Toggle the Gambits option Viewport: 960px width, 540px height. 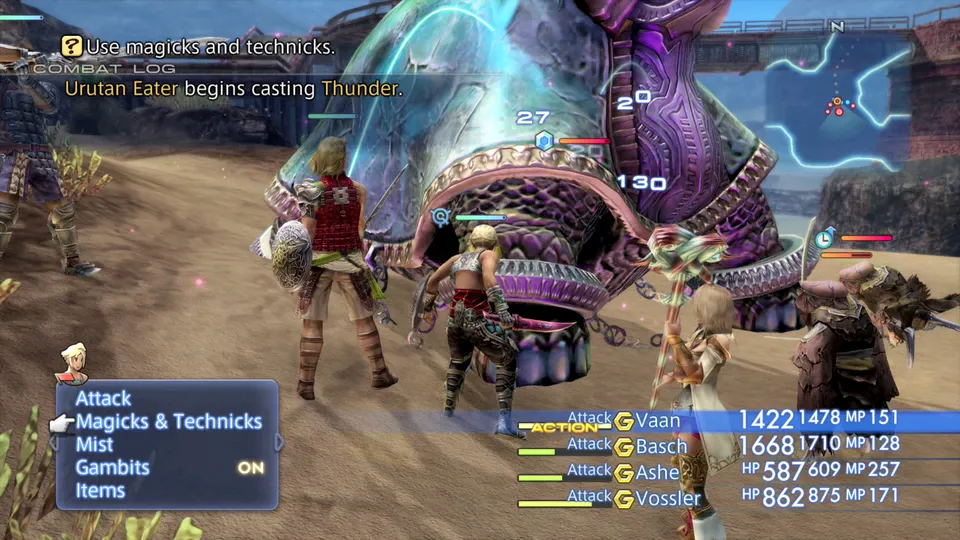[112, 468]
